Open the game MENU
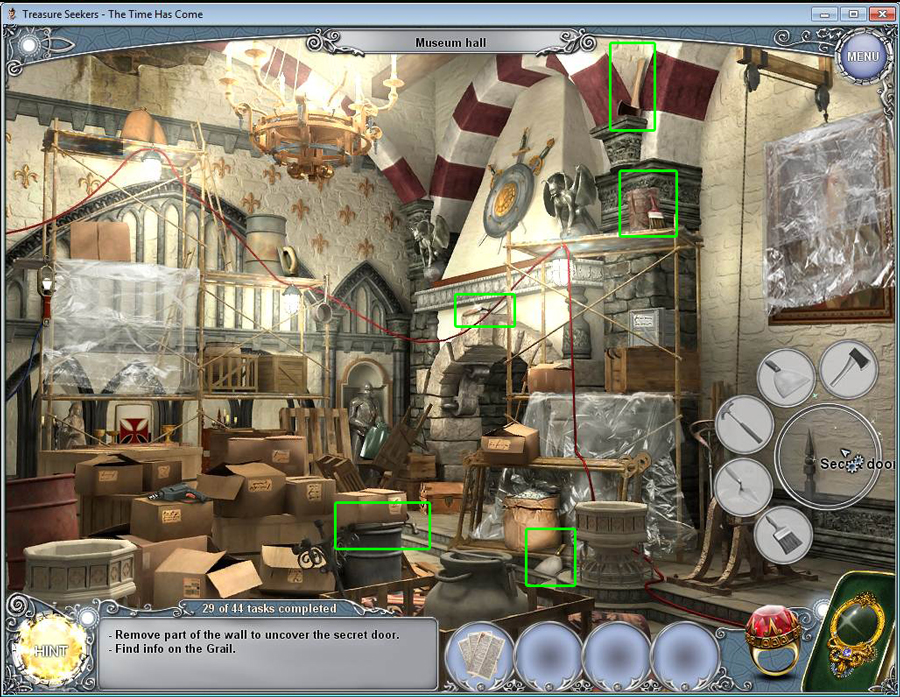 pyautogui.click(x=862, y=56)
